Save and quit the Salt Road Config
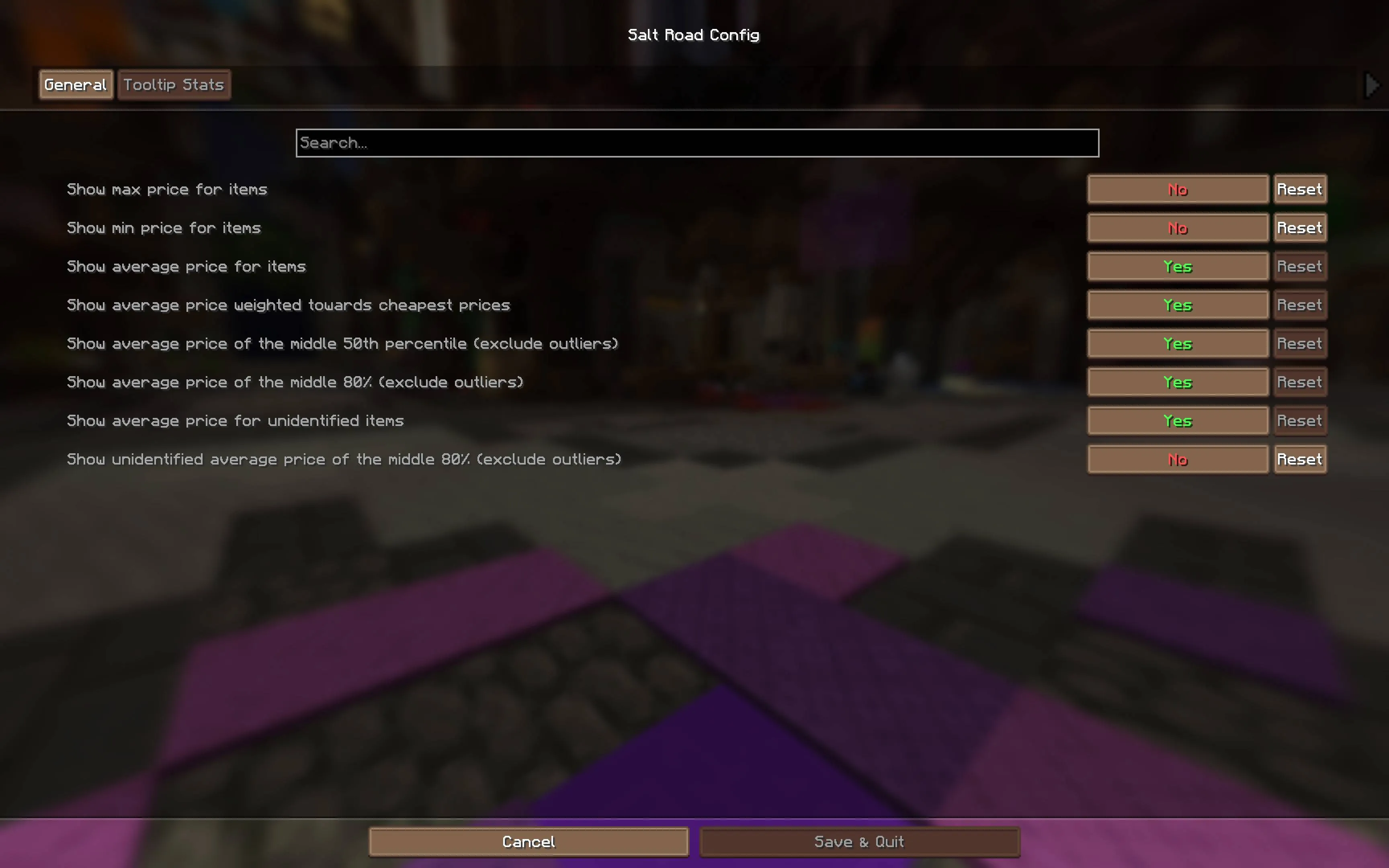 click(858, 841)
